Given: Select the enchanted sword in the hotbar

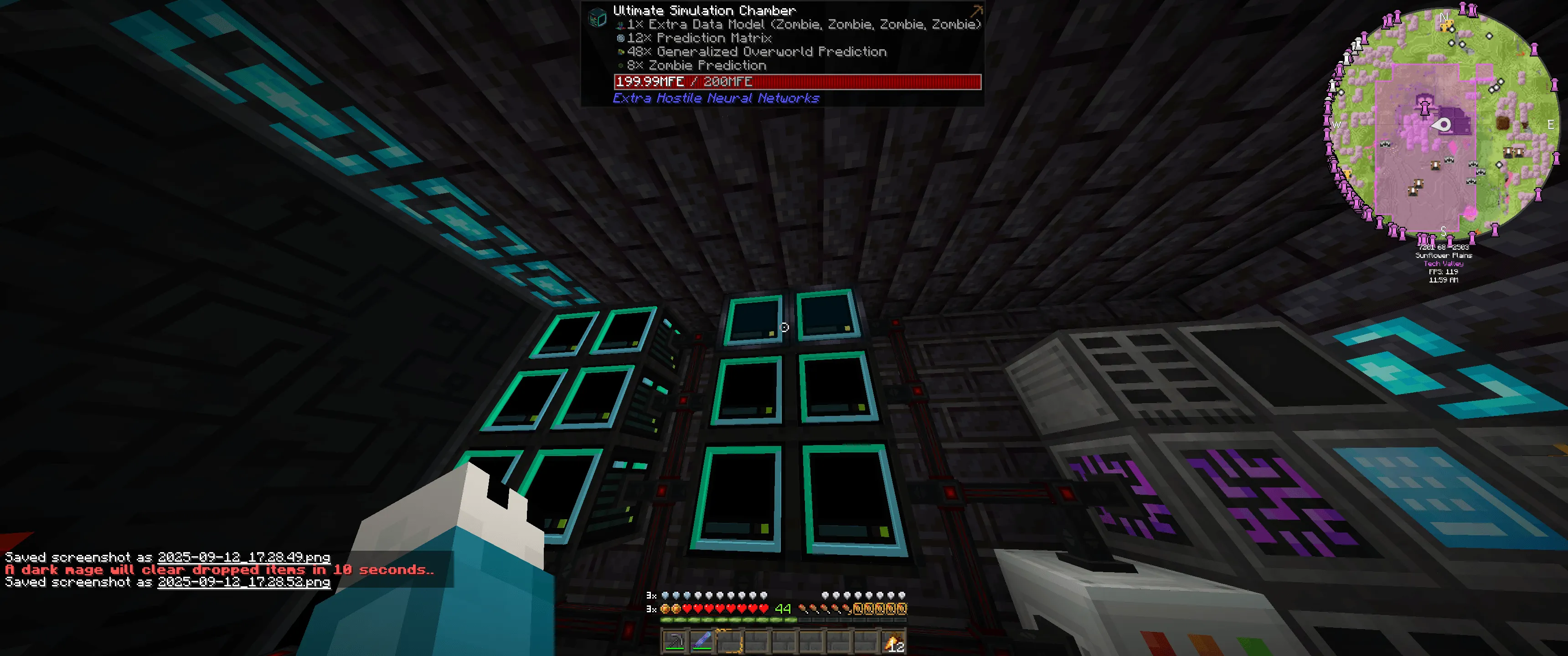Looking at the screenshot, I should [701, 641].
